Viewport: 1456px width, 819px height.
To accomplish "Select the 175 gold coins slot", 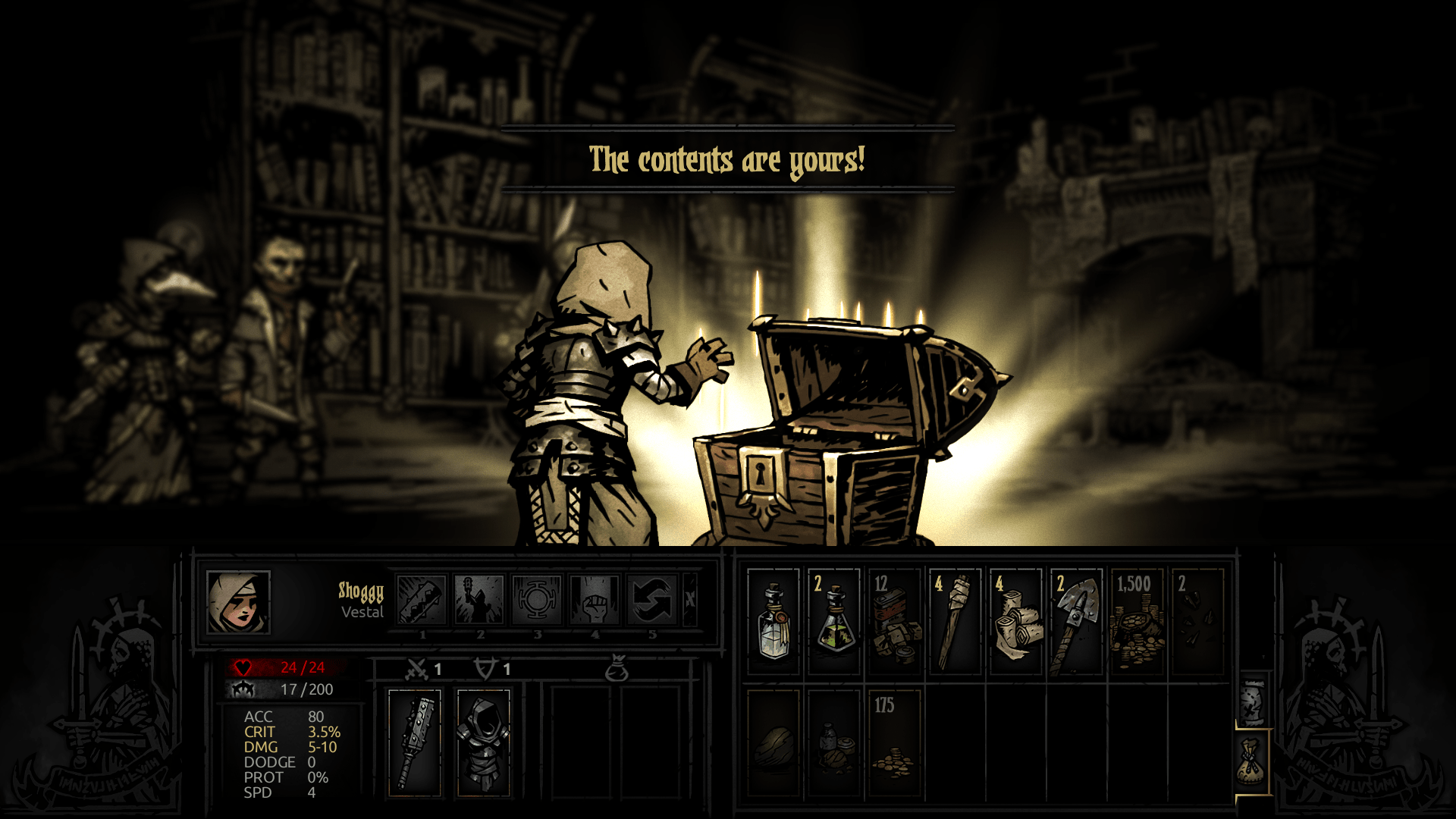I will click(x=895, y=743).
